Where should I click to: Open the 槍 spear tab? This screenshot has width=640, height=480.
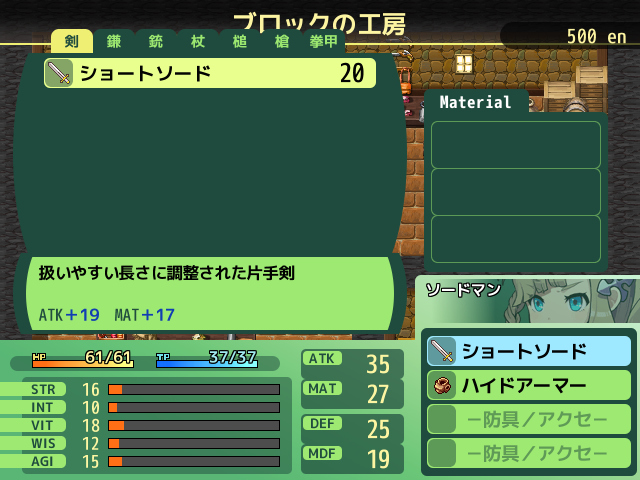tap(282, 42)
